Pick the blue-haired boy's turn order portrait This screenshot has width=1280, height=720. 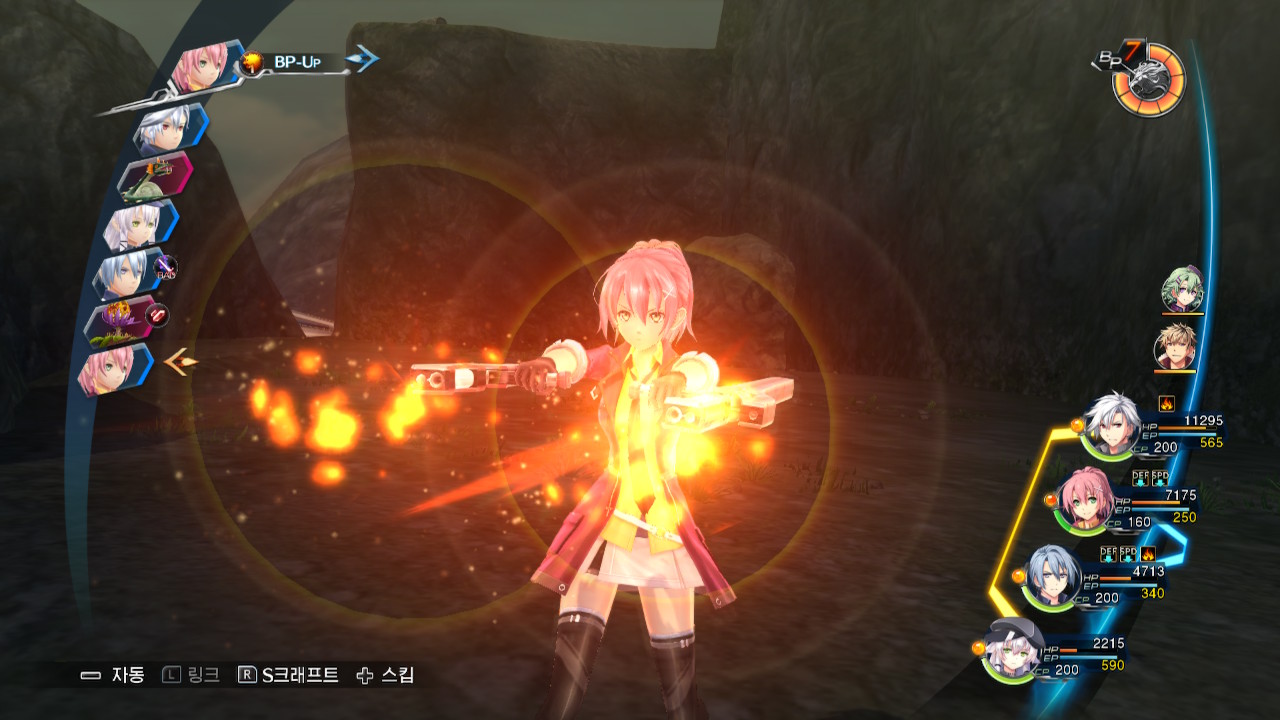[x=124, y=272]
